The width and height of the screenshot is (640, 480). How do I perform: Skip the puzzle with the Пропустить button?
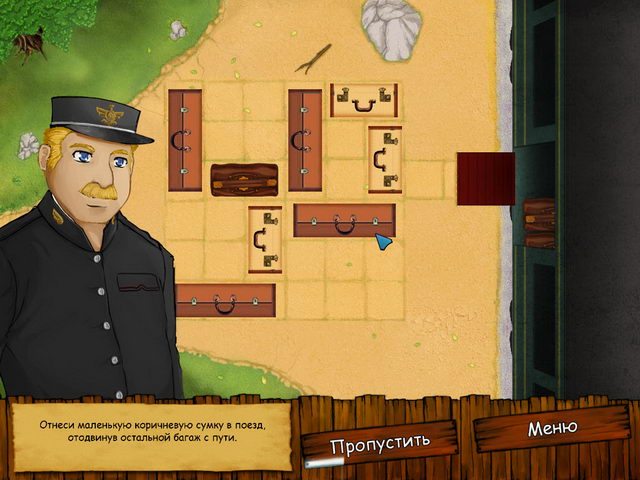pyautogui.click(x=380, y=440)
